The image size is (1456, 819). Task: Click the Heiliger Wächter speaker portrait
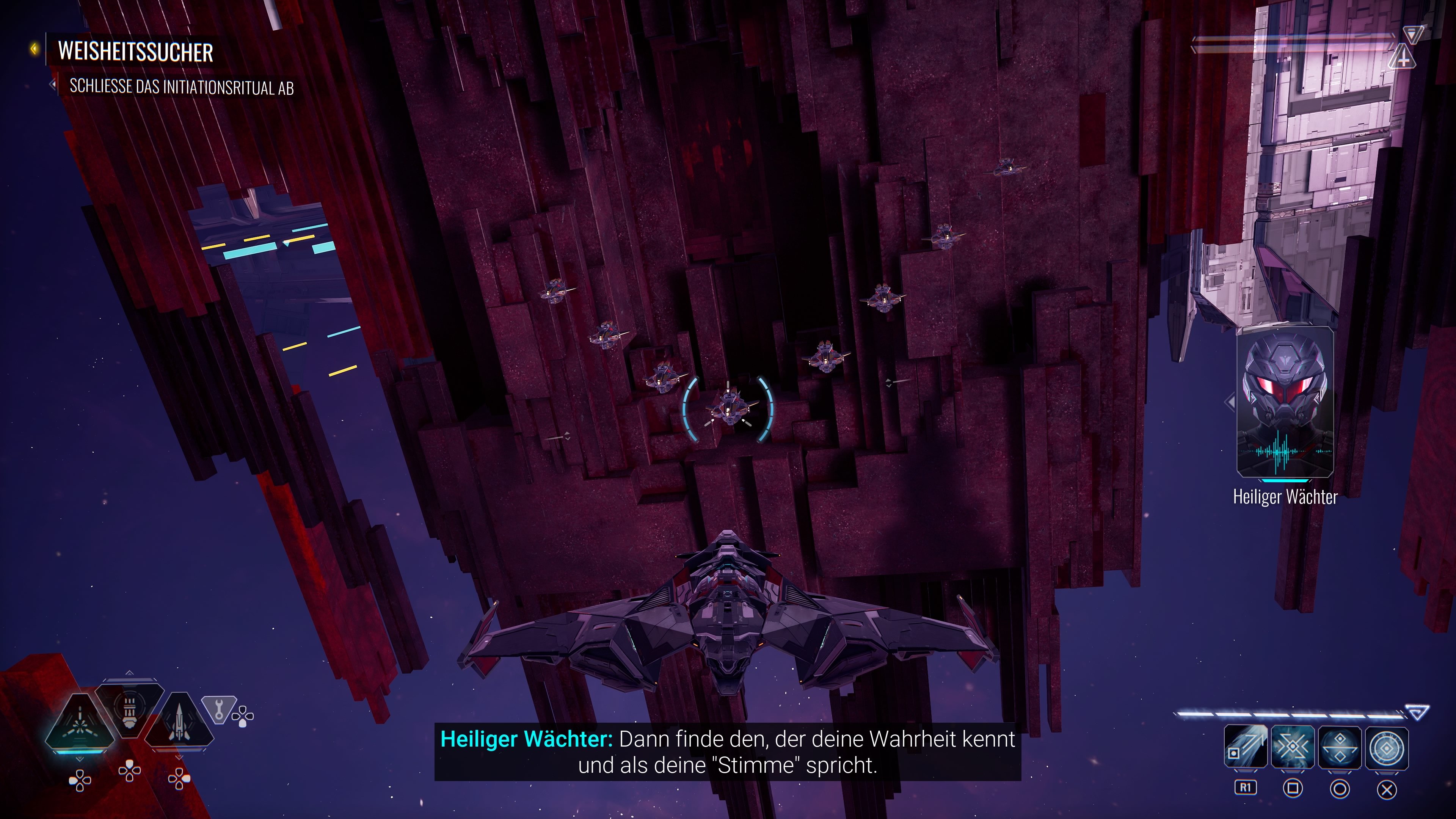tap(1285, 402)
